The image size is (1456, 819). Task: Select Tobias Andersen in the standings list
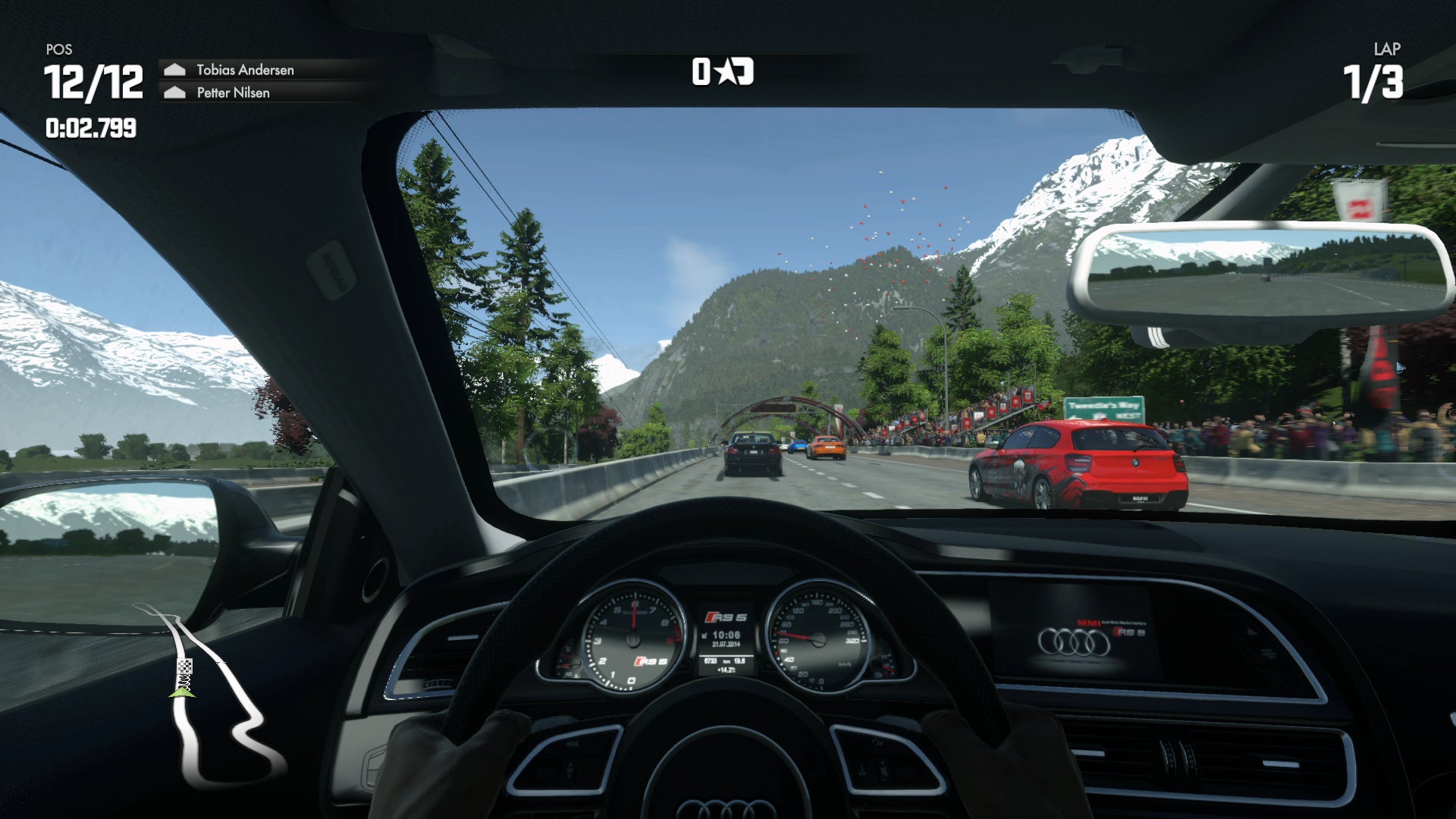pyautogui.click(x=244, y=70)
